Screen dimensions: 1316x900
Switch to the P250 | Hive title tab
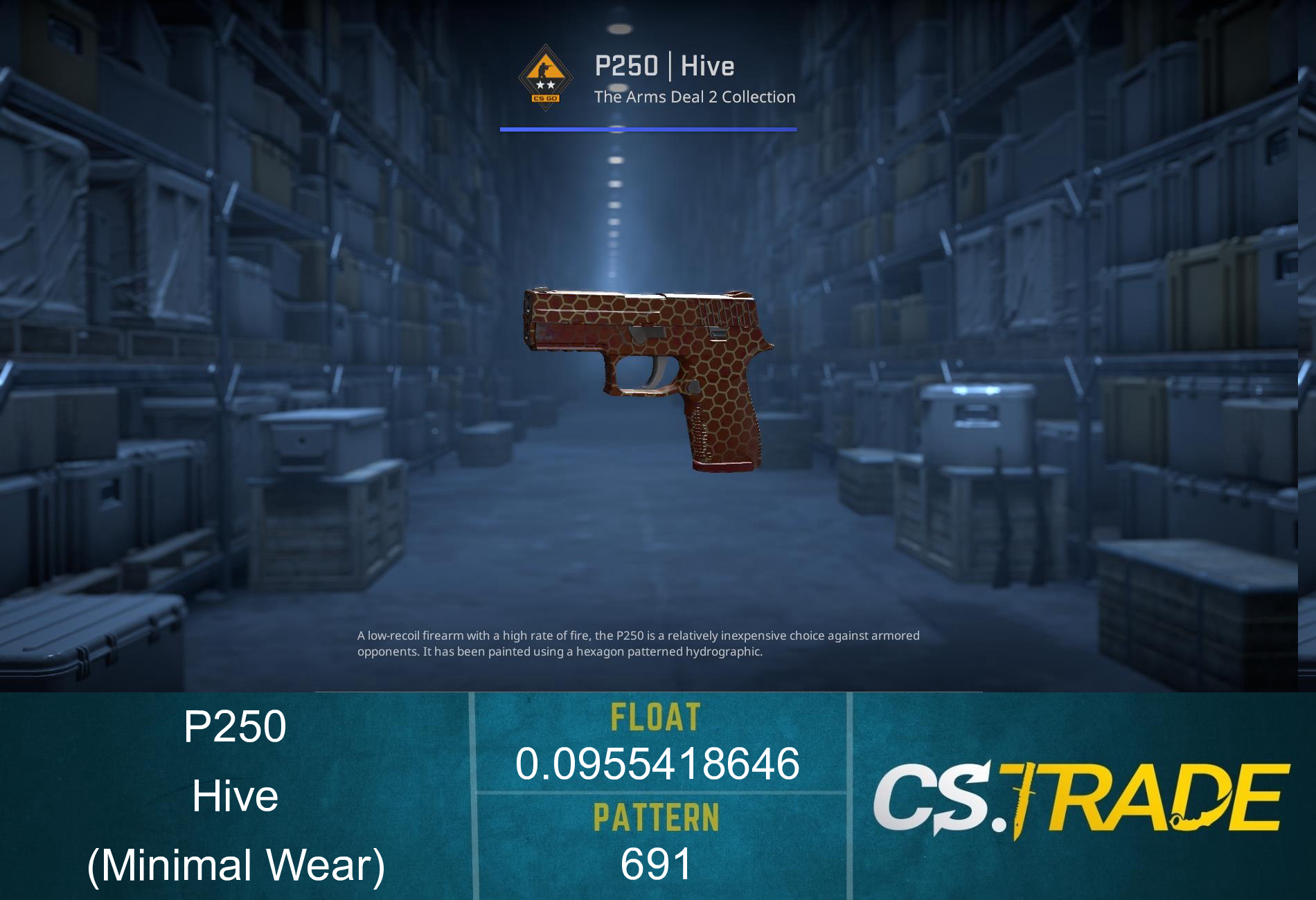(665, 67)
